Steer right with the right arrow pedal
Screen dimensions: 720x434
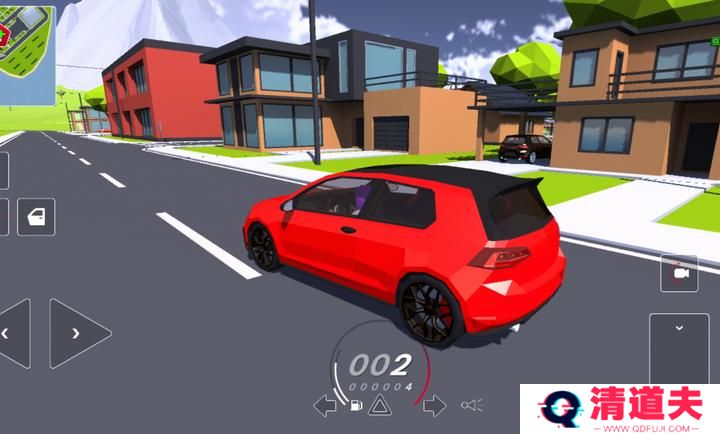78,333
